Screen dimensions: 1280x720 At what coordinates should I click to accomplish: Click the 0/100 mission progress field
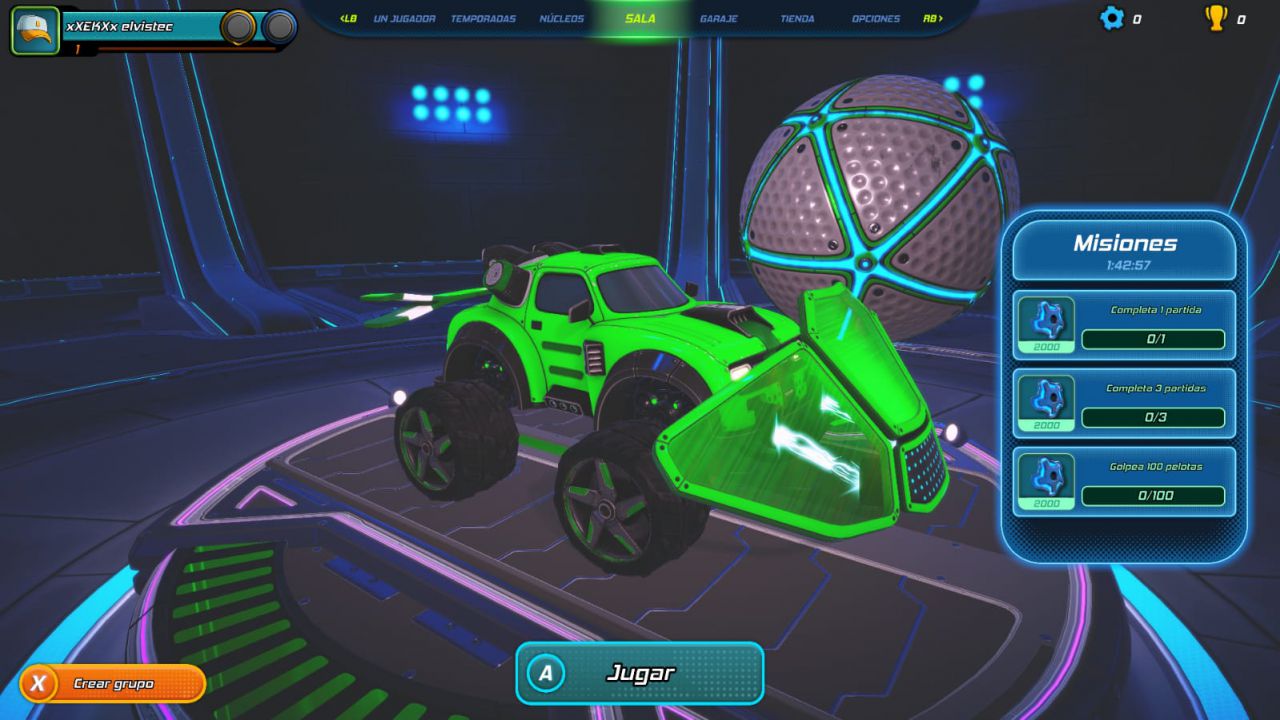pyautogui.click(x=1155, y=496)
